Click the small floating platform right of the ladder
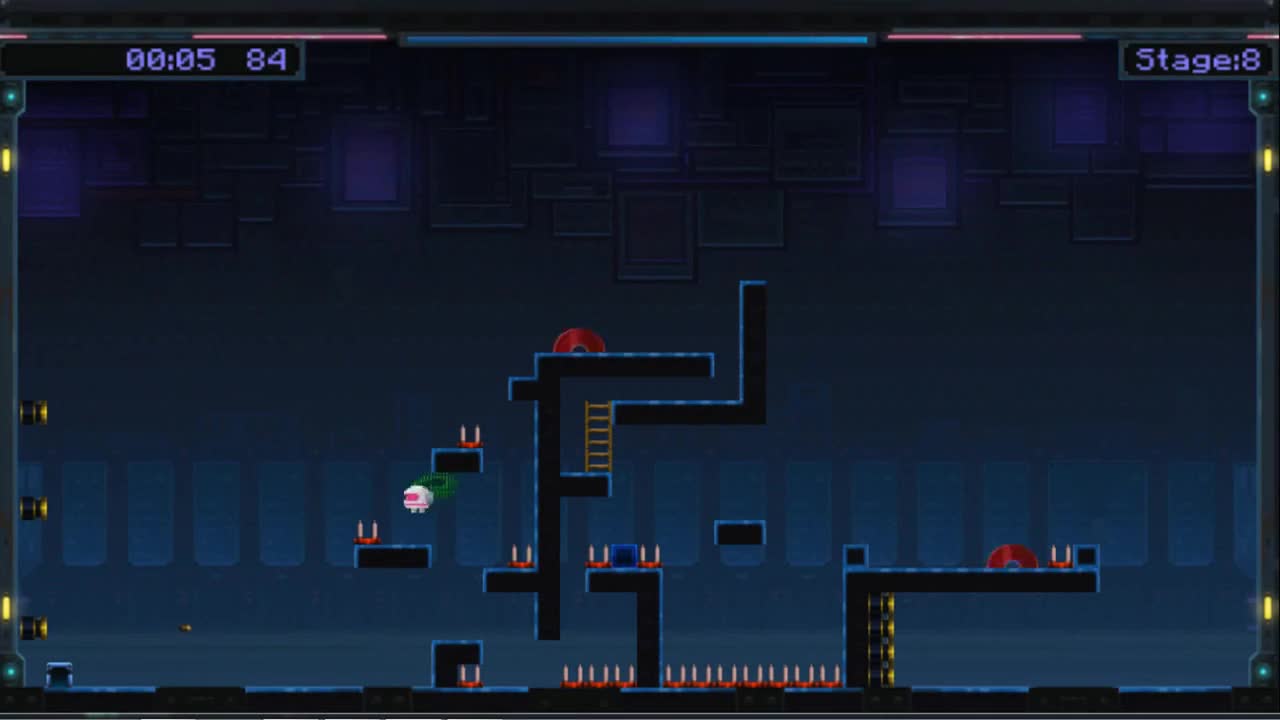The width and height of the screenshot is (1280, 720). pyautogui.click(x=740, y=533)
